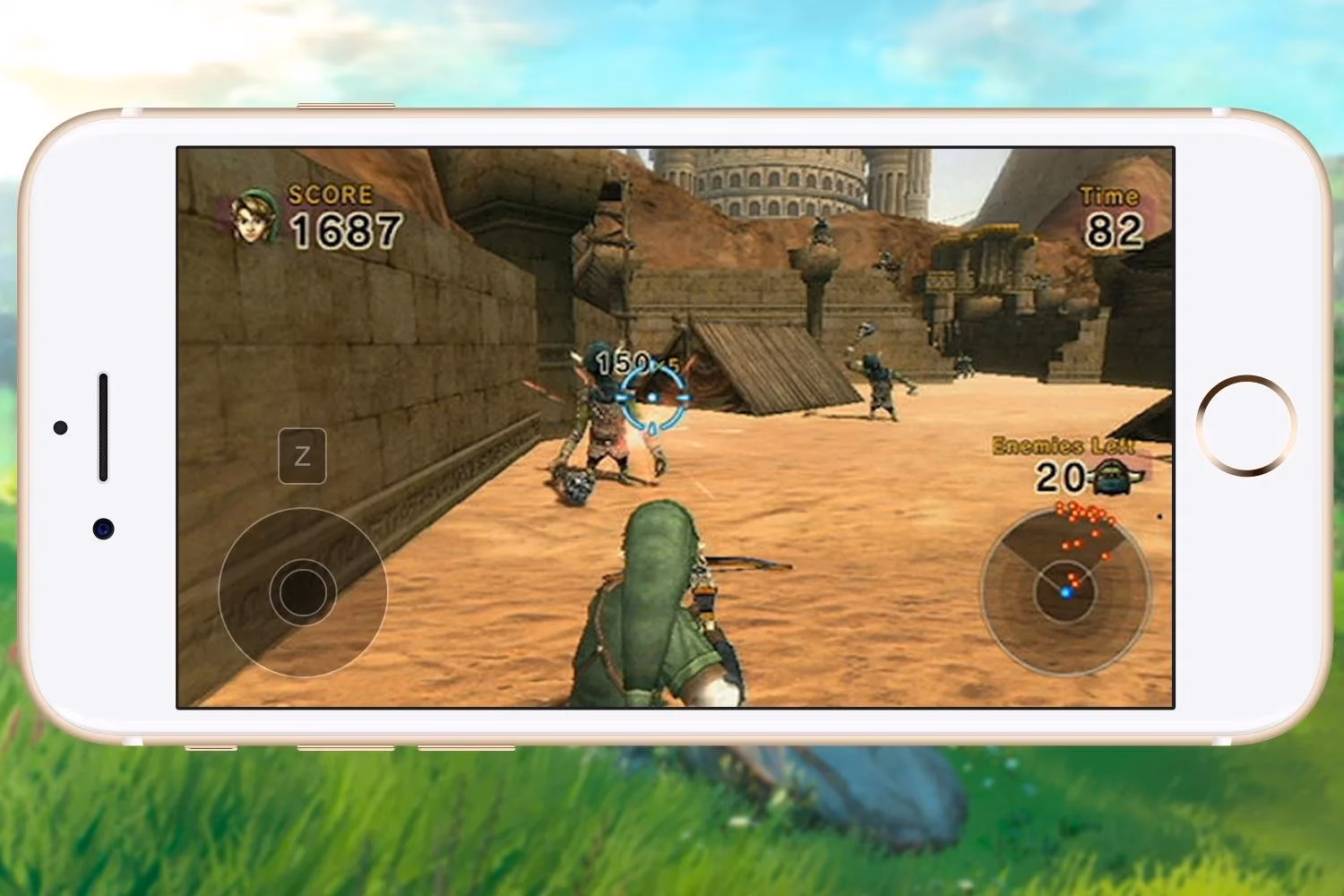Select the Enemies Left label
Image resolution: width=1344 pixels, height=896 pixels.
[1063, 443]
